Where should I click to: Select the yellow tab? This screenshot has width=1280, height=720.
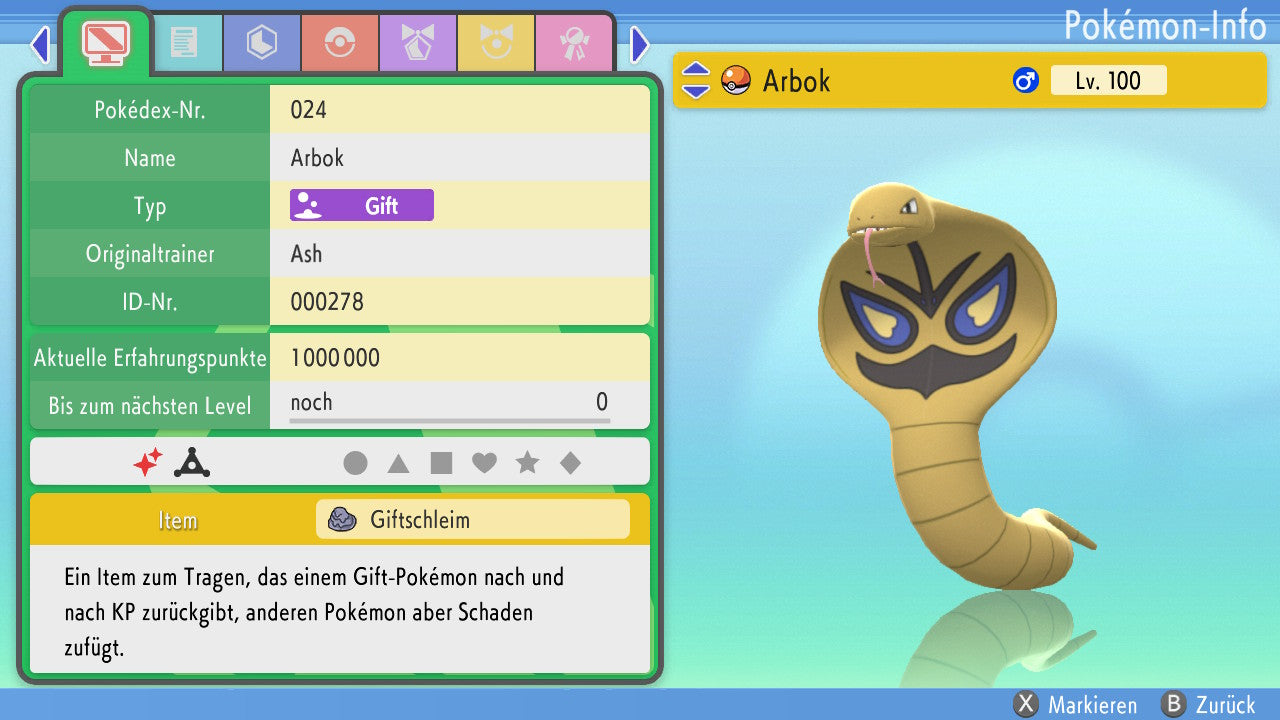(x=496, y=42)
